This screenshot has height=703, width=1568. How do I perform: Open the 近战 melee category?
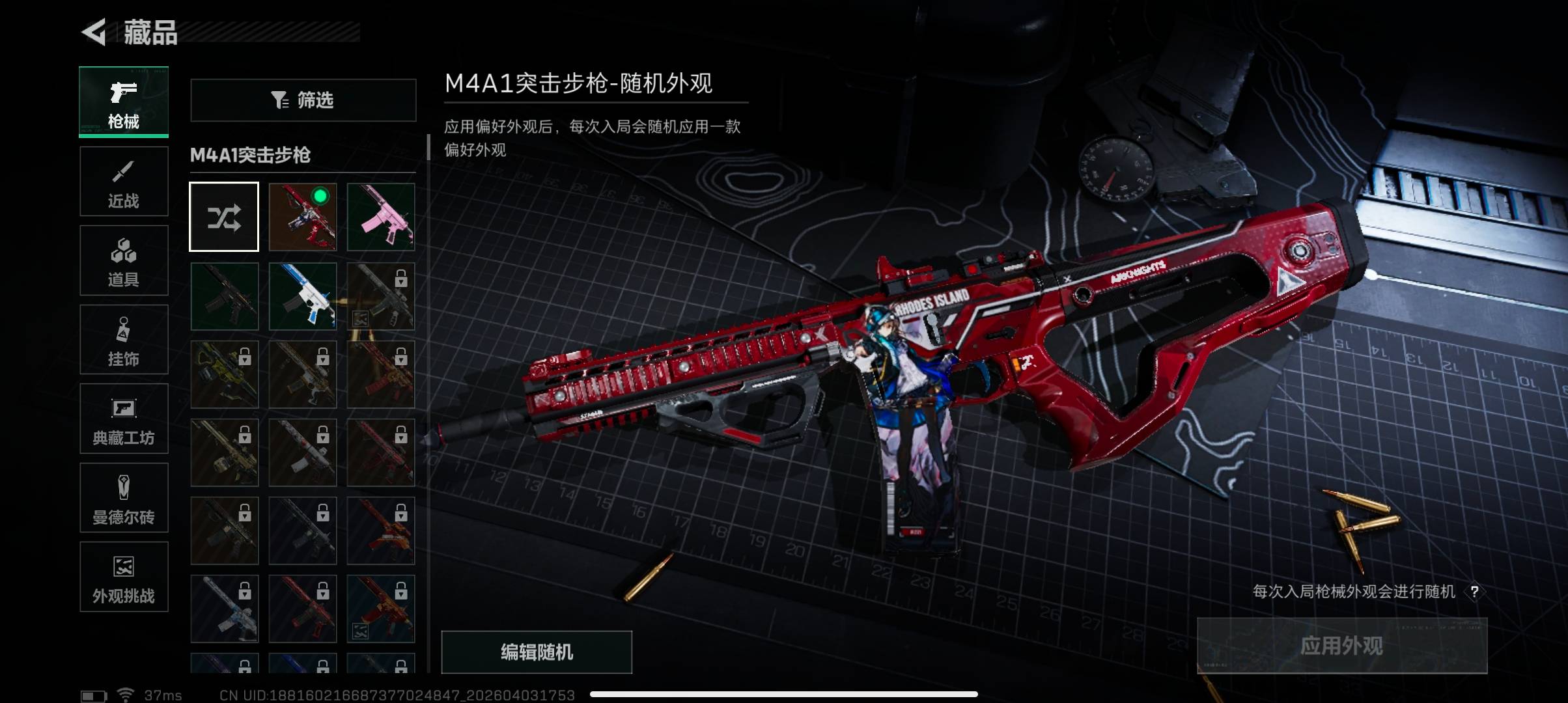[x=124, y=182]
